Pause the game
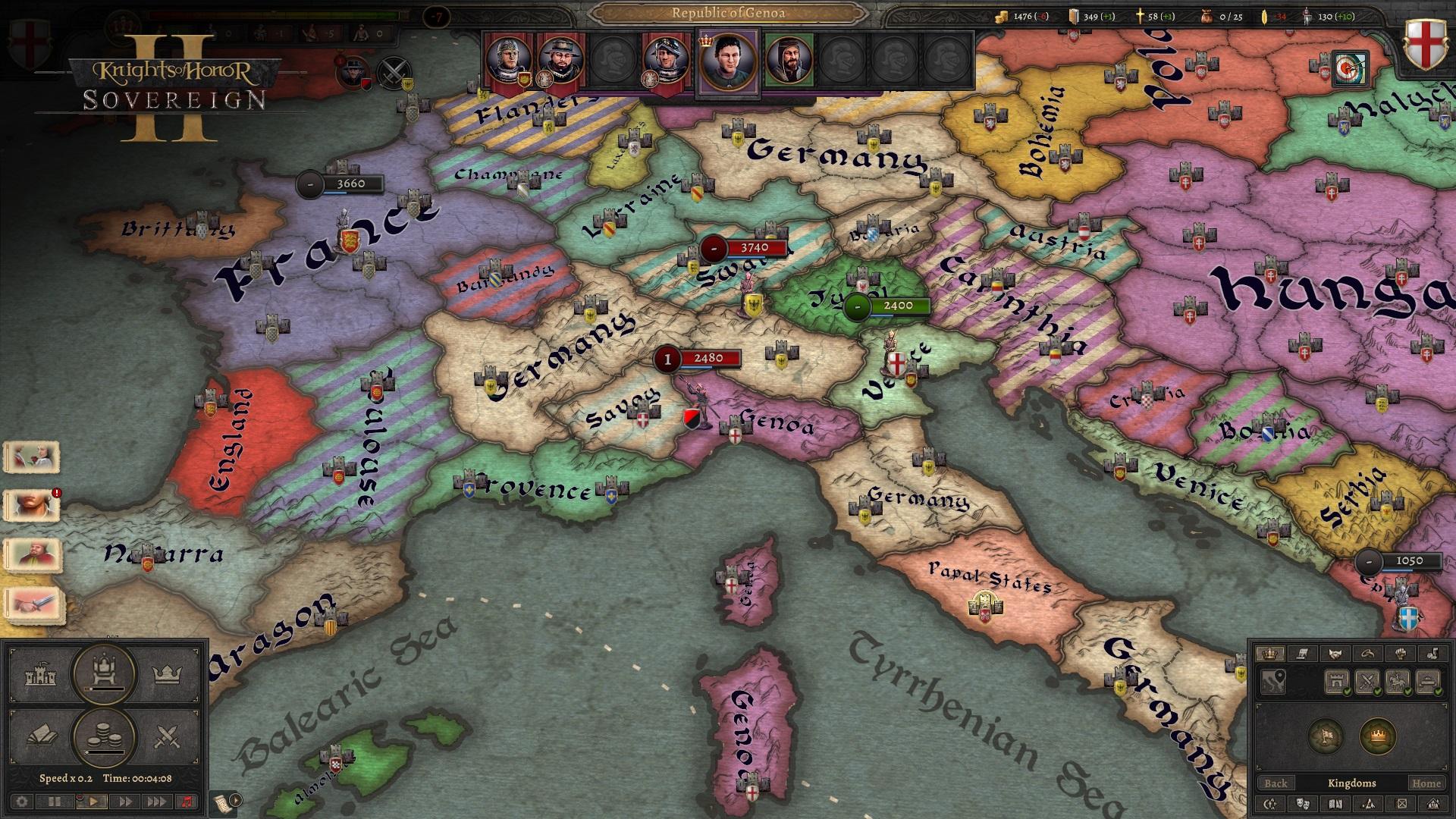Image resolution: width=1456 pixels, height=819 pixels. tap(55, 802)
